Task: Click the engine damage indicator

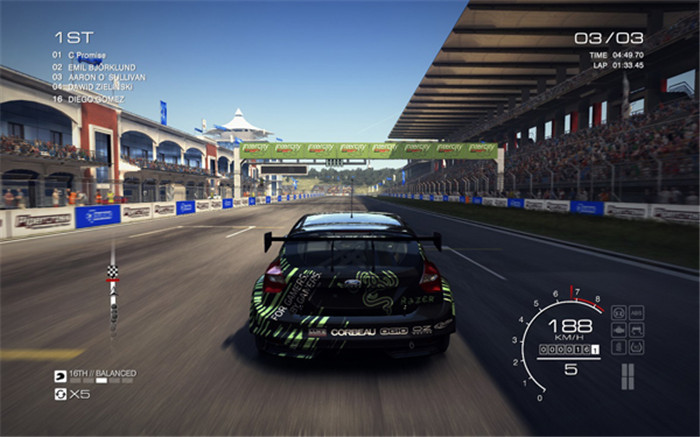Action: point(619,330)
